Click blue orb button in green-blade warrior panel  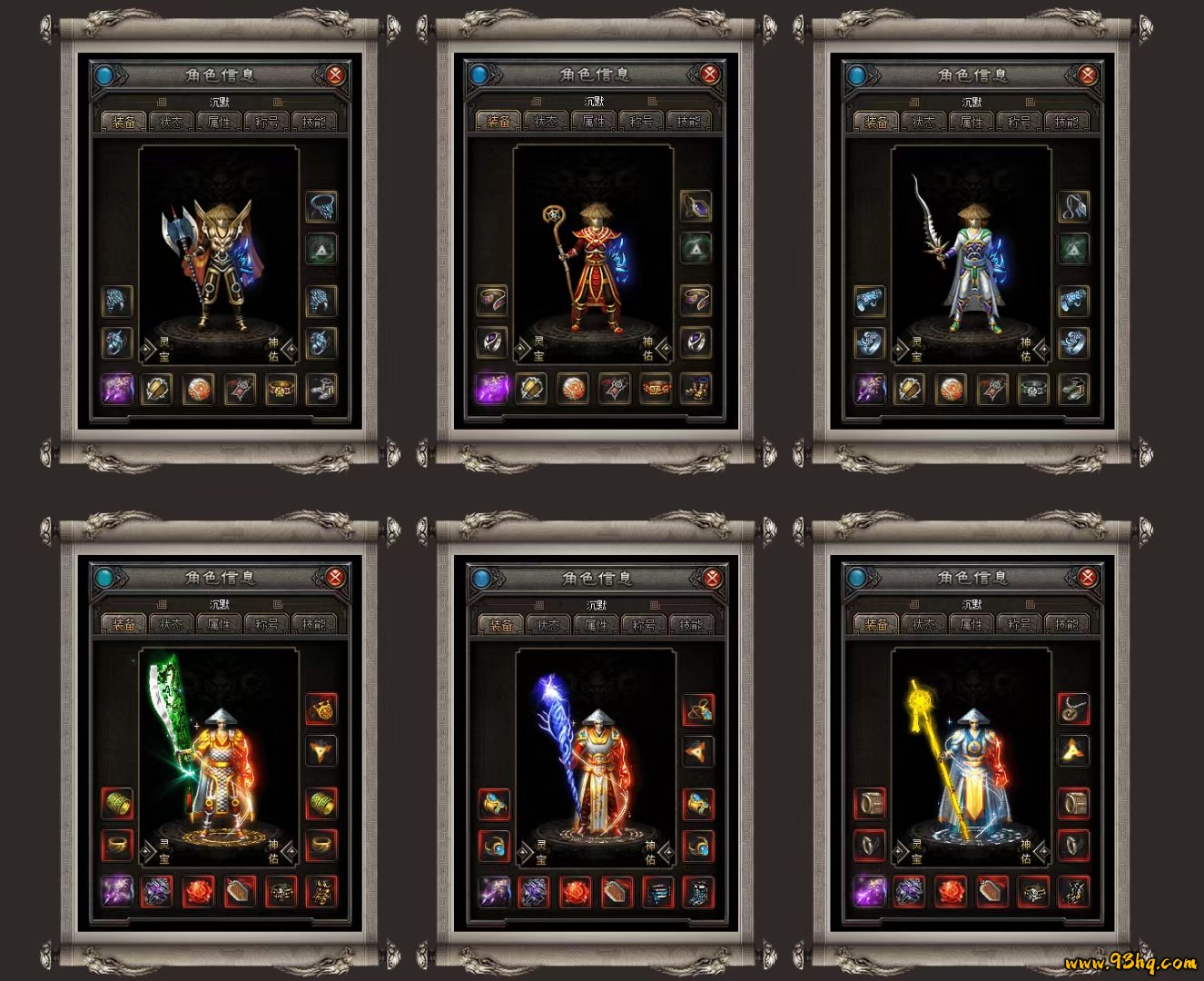[104, 578]
